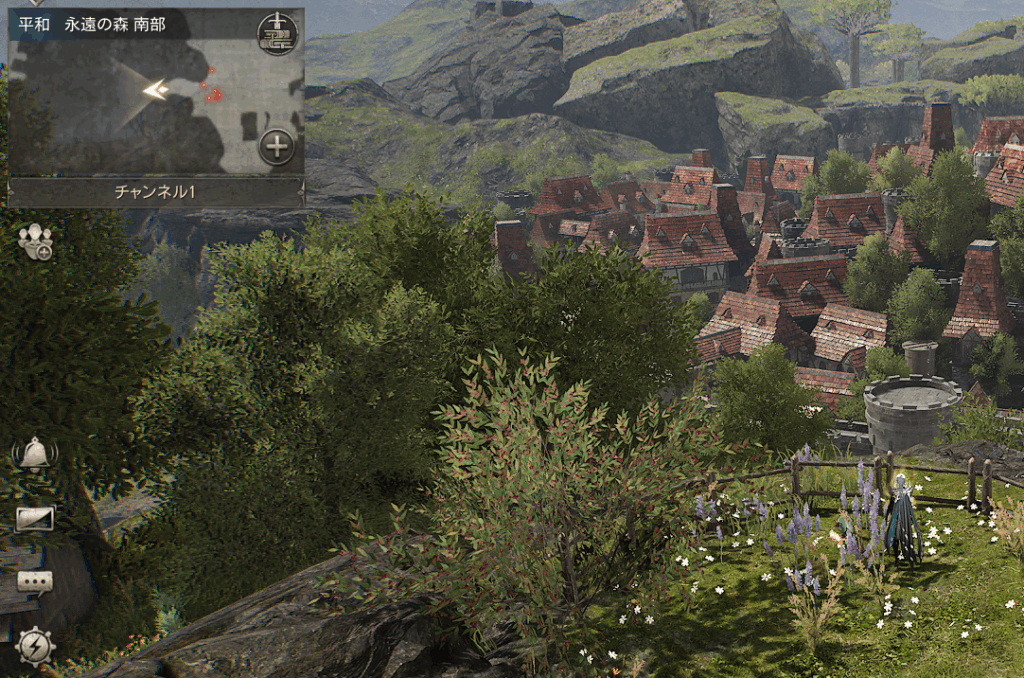This screenshot has height=678, width=1024.
Task: Open the world map emblem icon on minimap
Action: point(277,34)
